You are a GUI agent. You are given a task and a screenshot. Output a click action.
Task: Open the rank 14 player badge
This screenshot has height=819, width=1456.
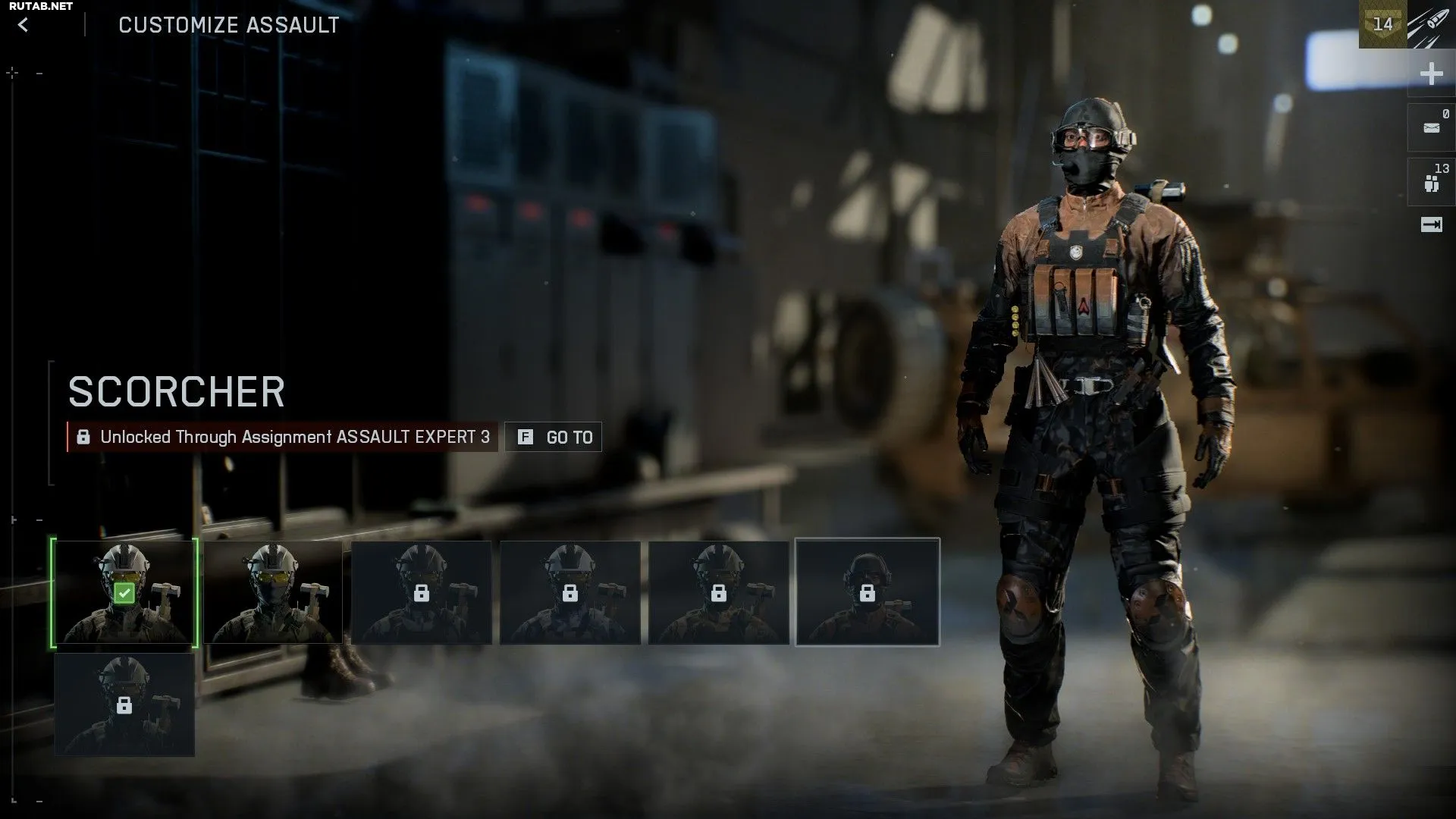1382,24
